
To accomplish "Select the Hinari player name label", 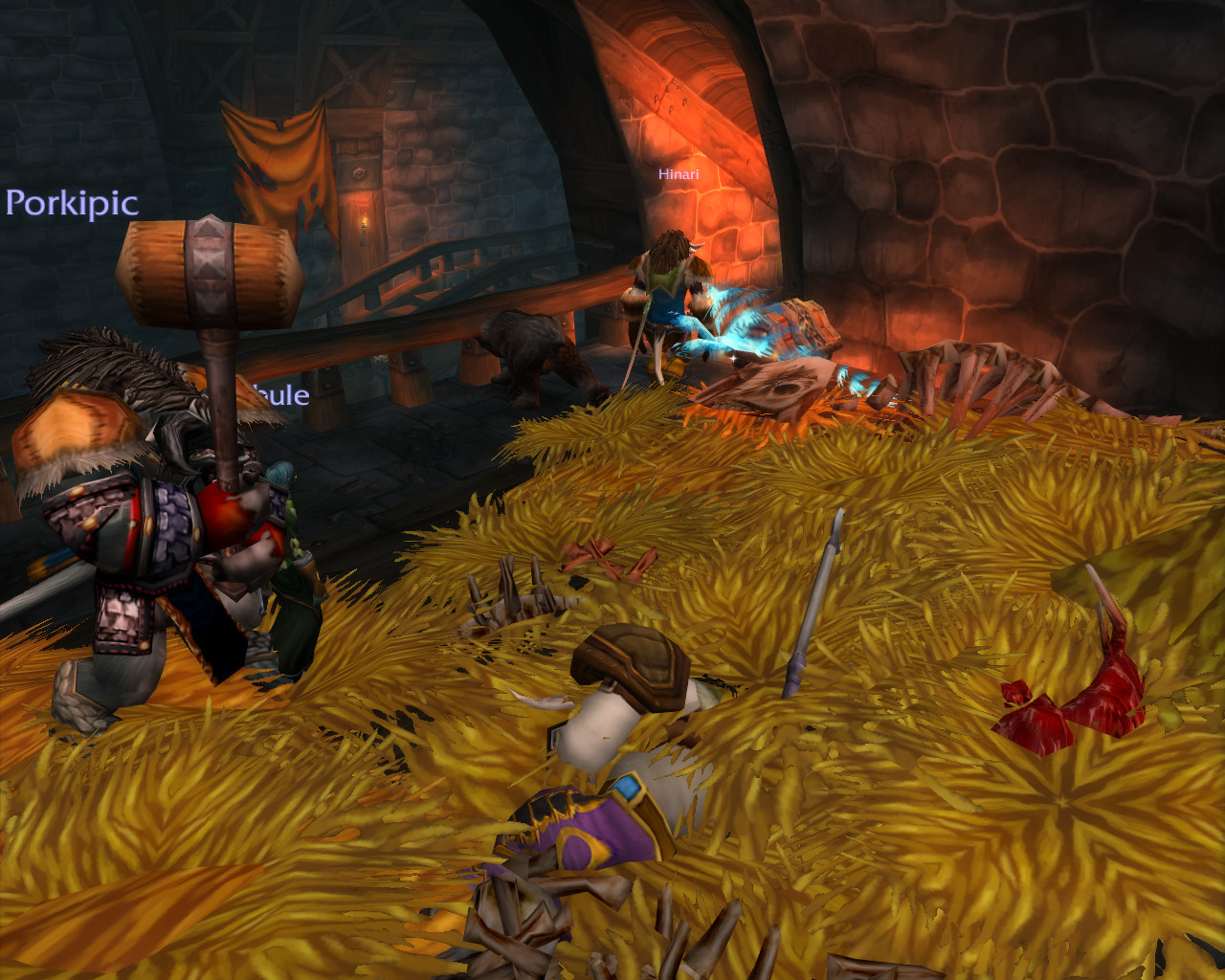I will tap(679, 174).
